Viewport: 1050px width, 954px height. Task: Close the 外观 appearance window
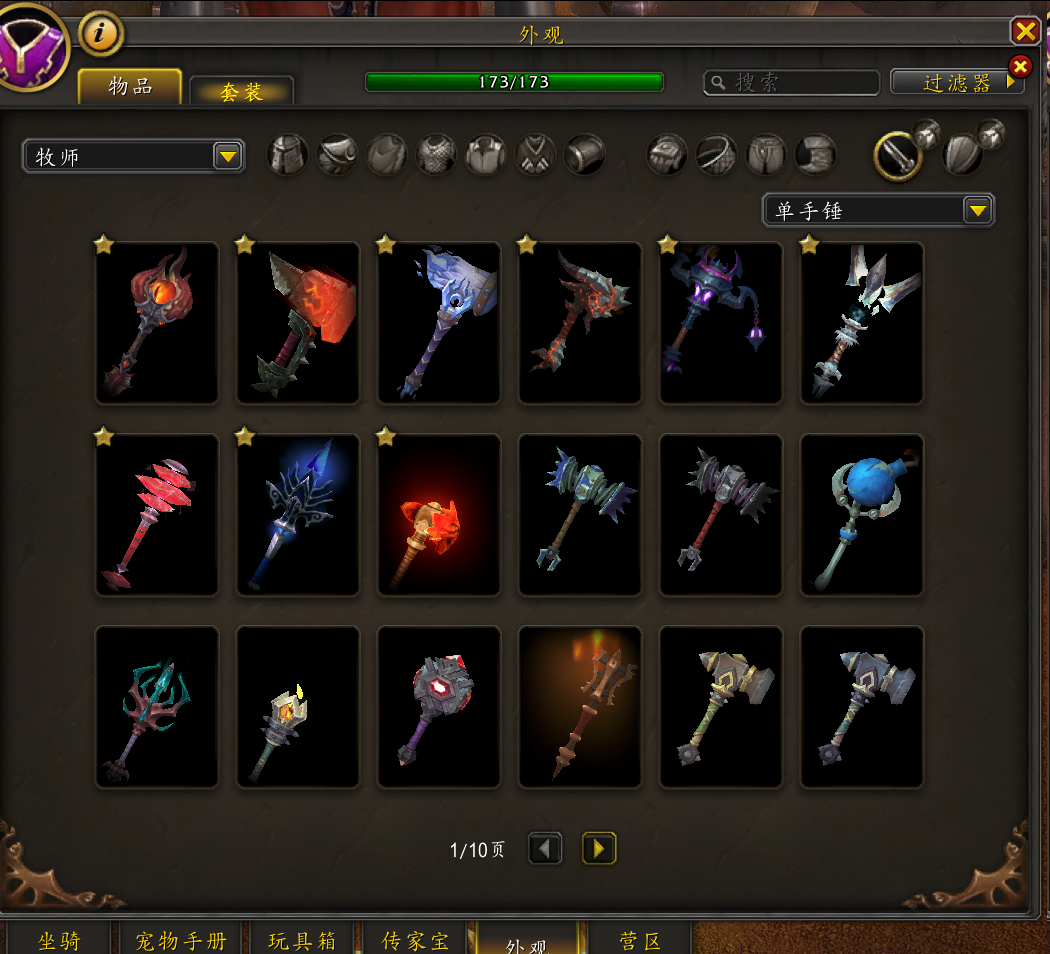[1025, 32]
